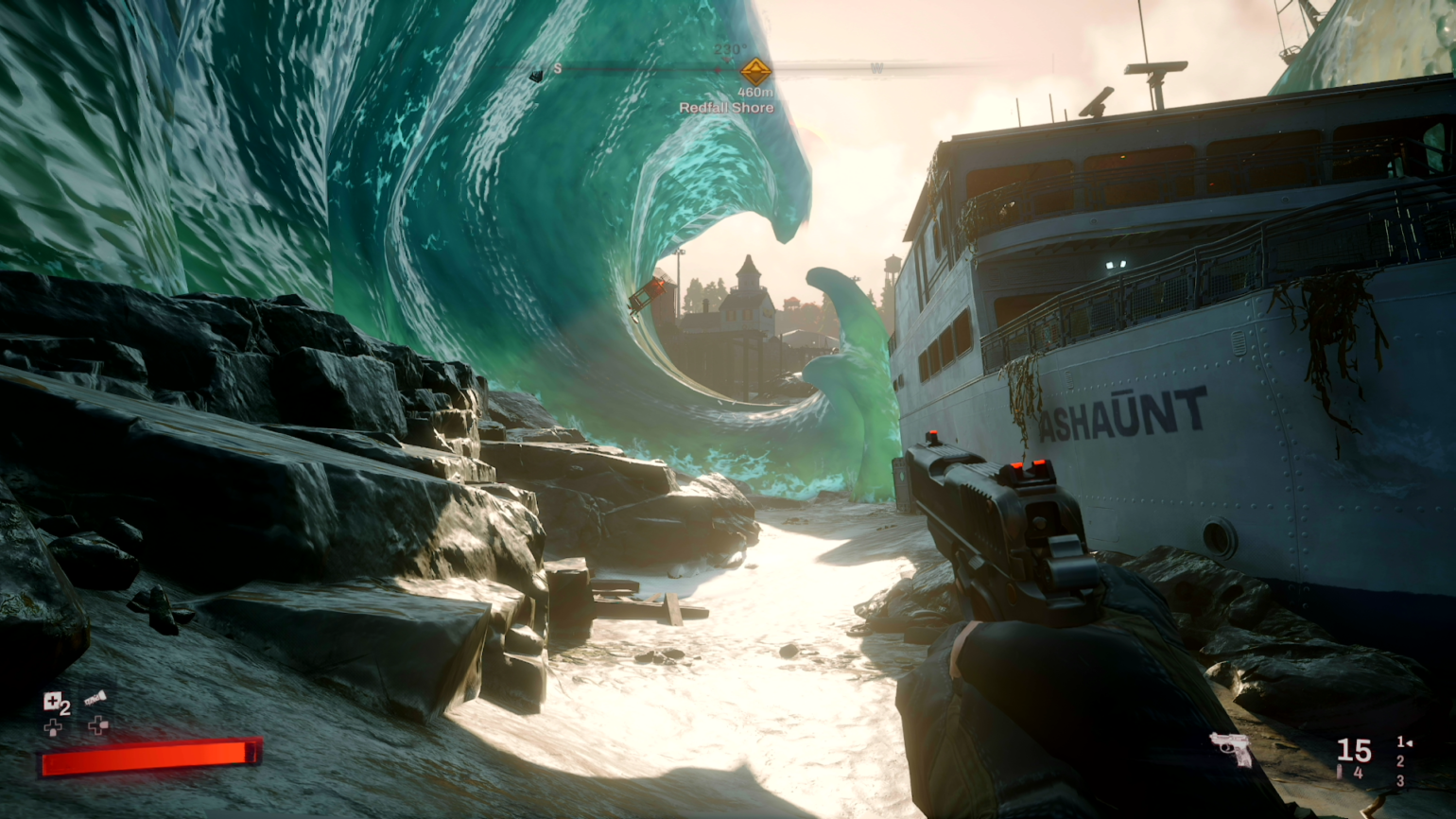1456x819 pixels.
Task: Switch to weapon slot 3
Action: tap(1401, 780)
